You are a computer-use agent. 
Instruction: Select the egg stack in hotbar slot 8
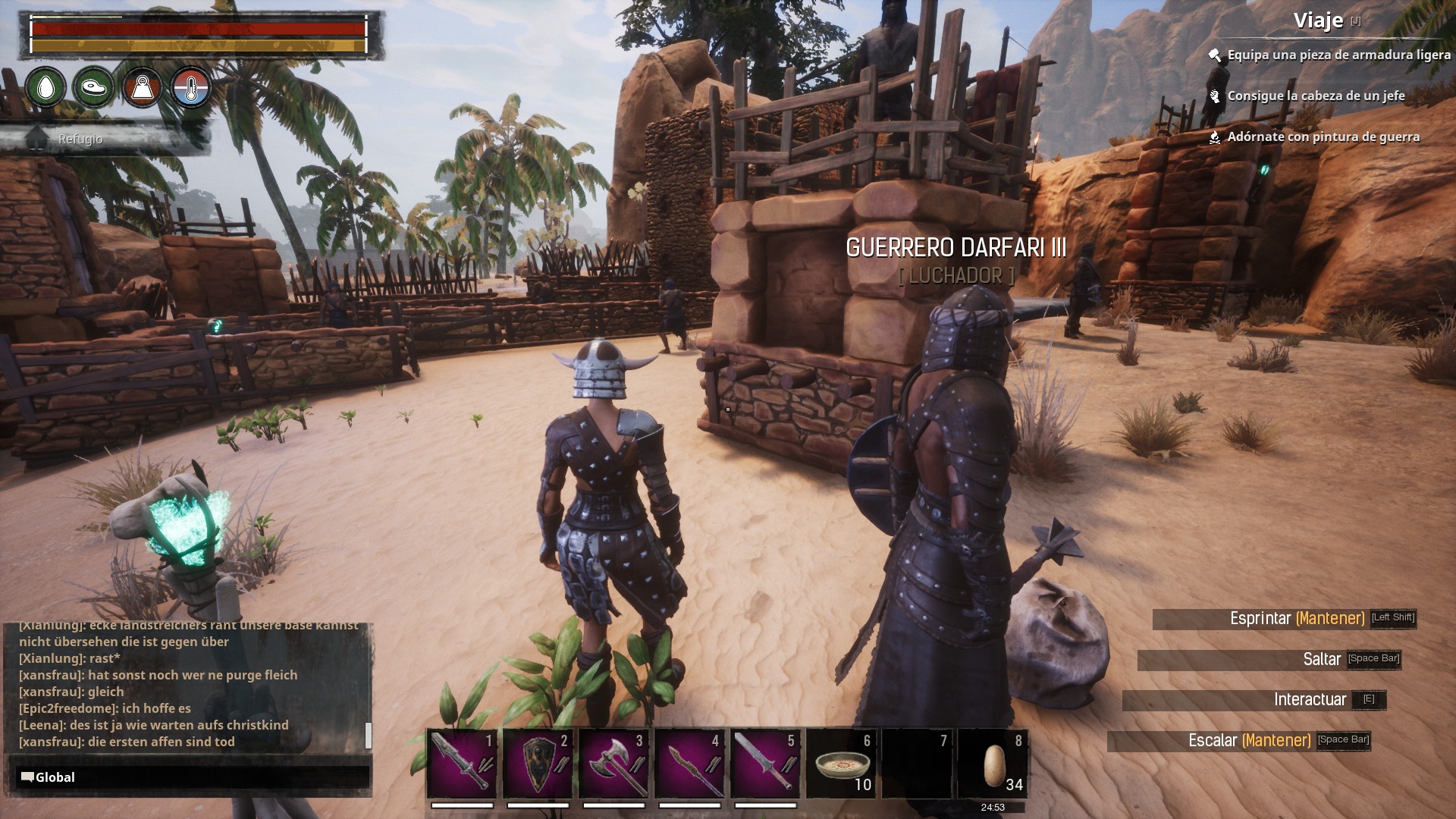[x=993, y=764]
